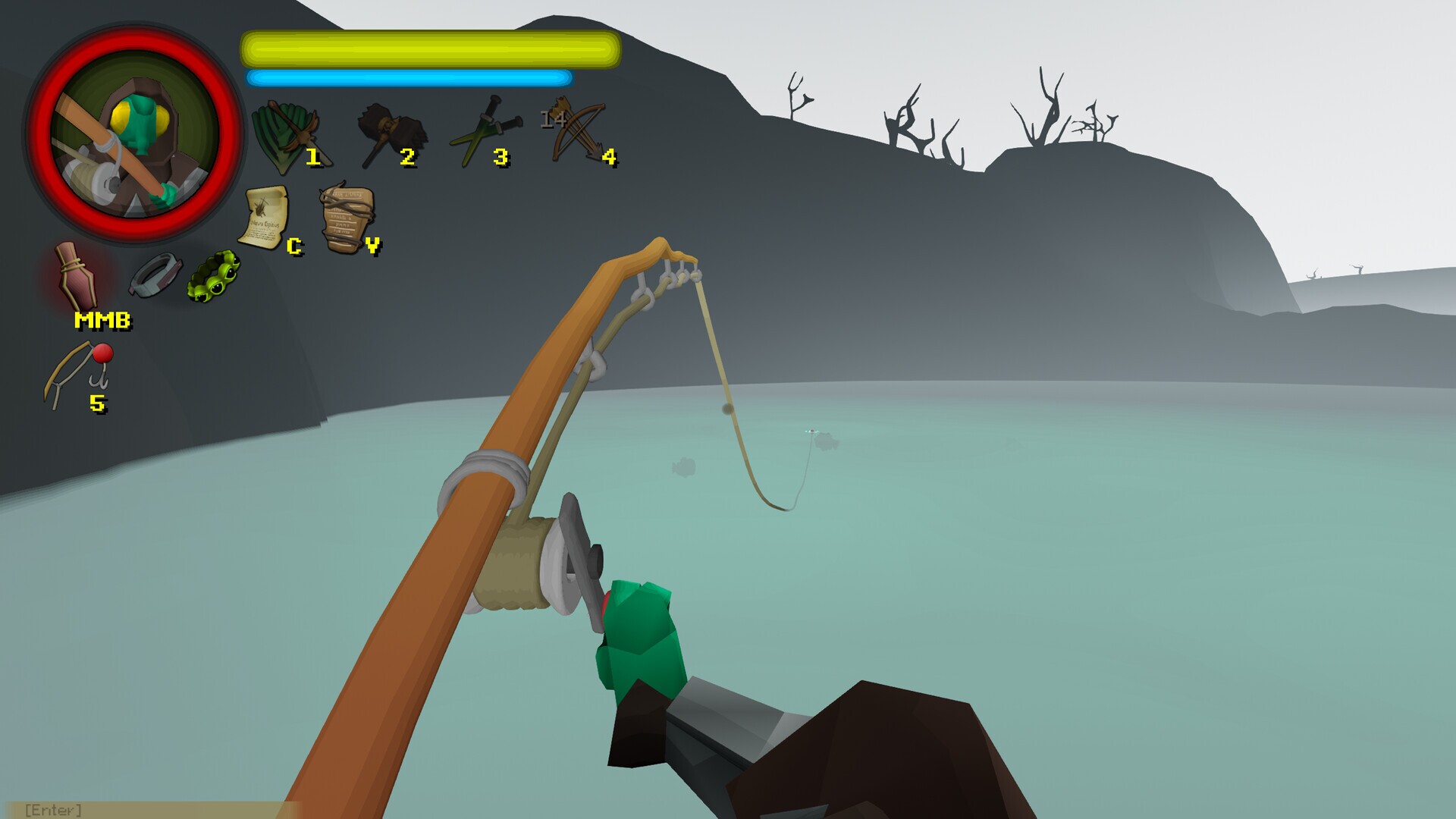Open the map scroll bound to C
The width and height of the screenshot is (1456, 819).
point(265,216)
